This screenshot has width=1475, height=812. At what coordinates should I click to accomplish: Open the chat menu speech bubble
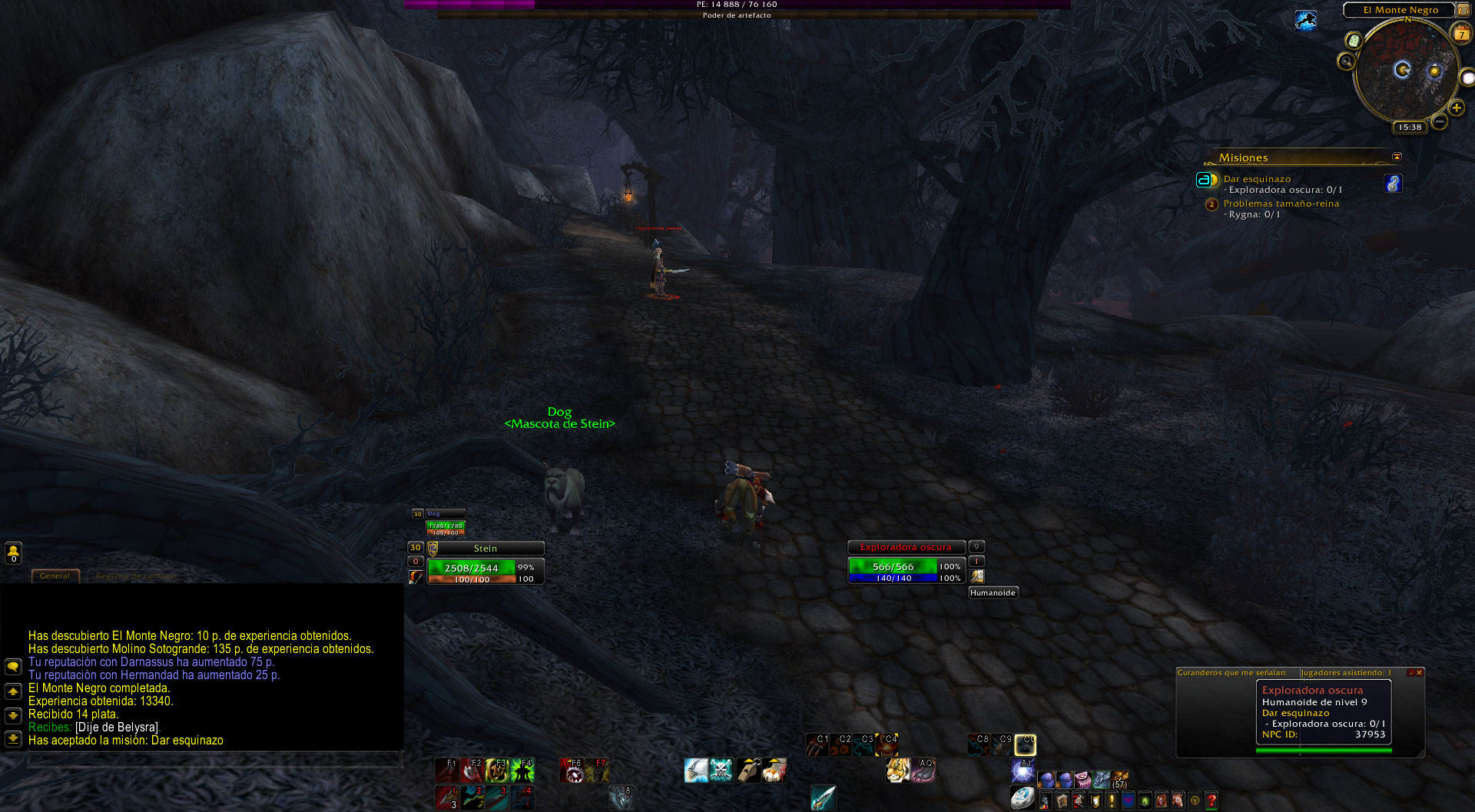tap(13, 666)
